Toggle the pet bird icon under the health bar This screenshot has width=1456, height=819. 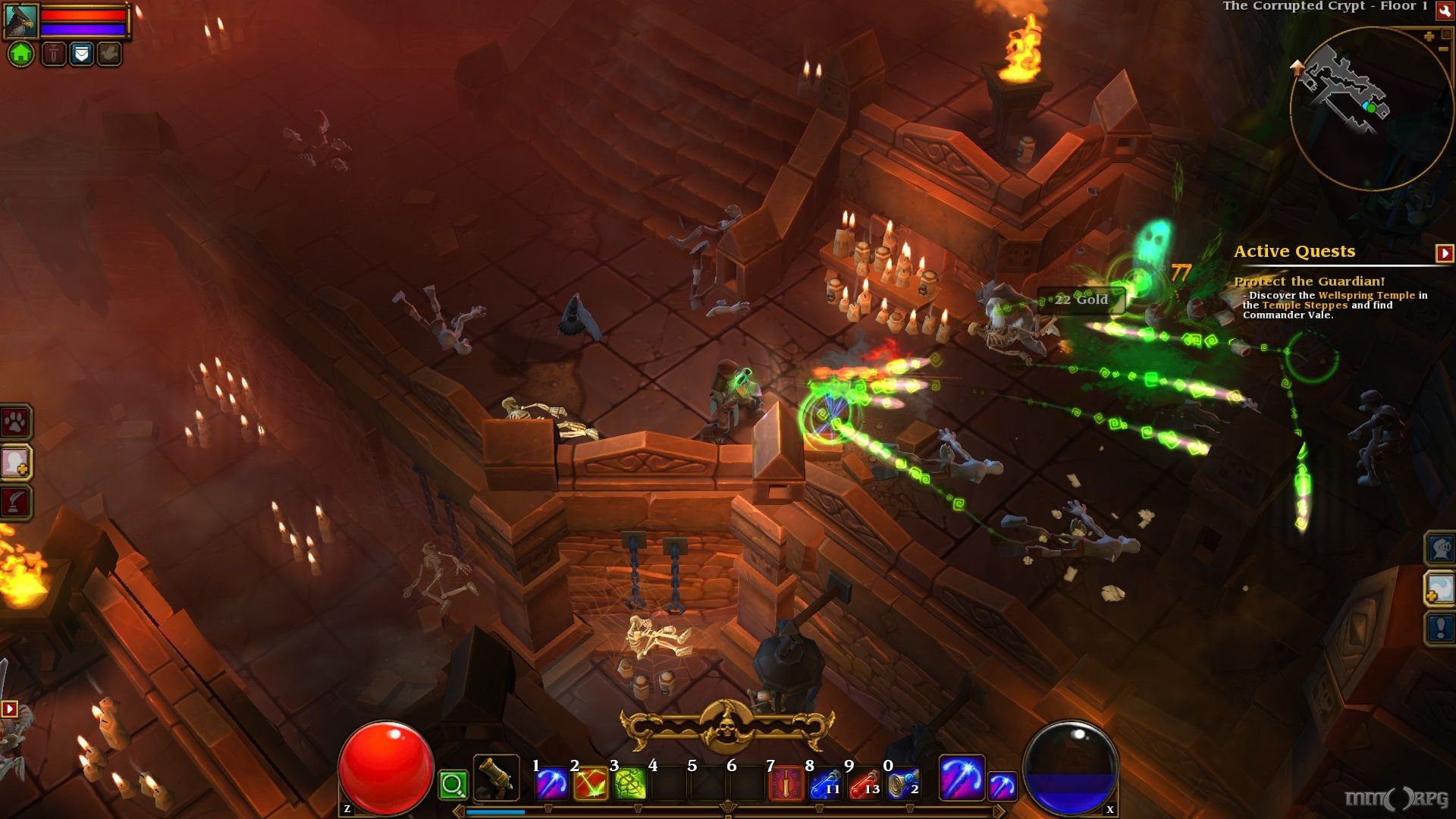[x=109, y=55]
